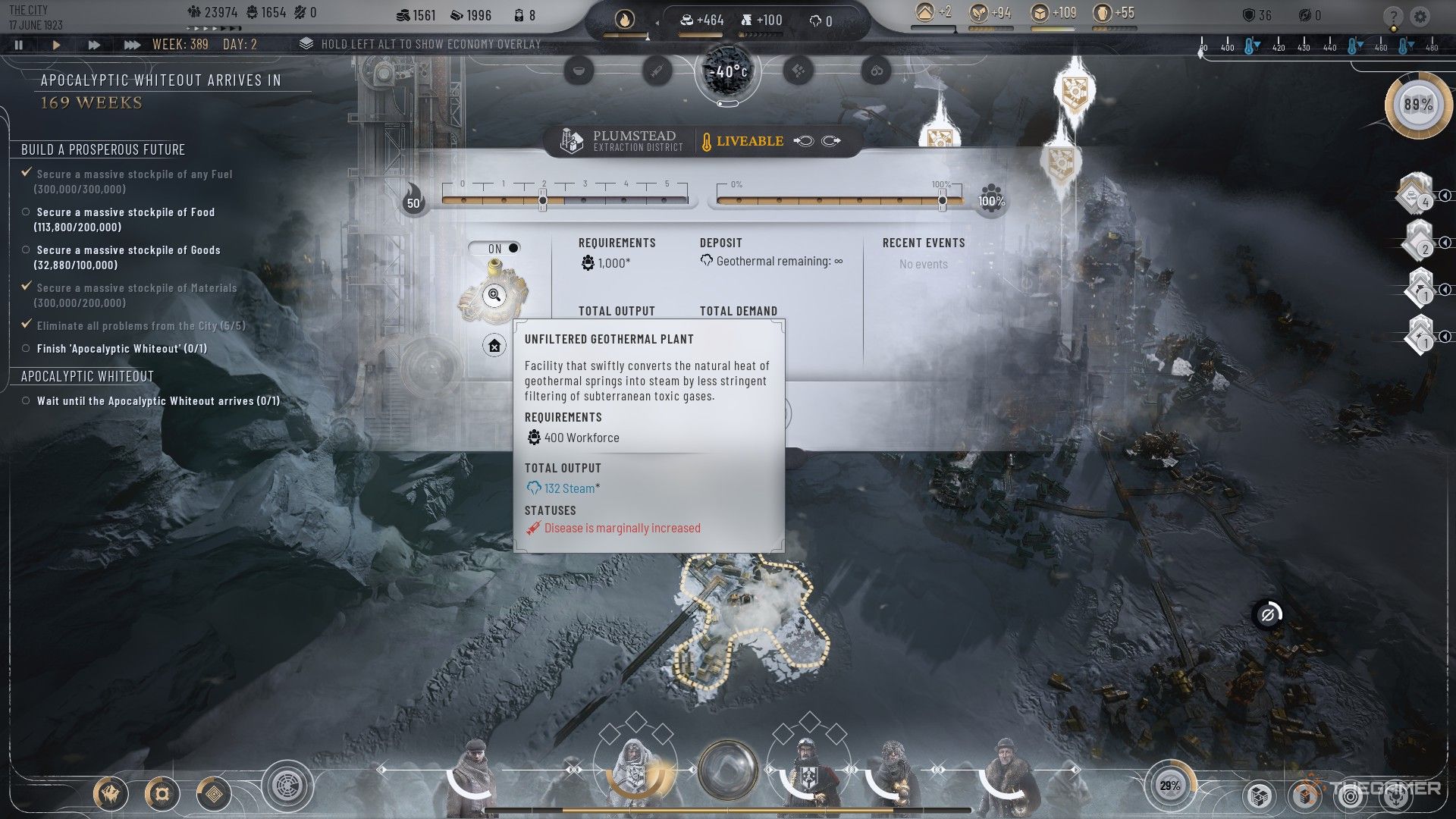Viewport: 1456px width, 819px height.
Task: Open the food bowl problem indicator
Action: pyautogui.click(x=579, y=71)
